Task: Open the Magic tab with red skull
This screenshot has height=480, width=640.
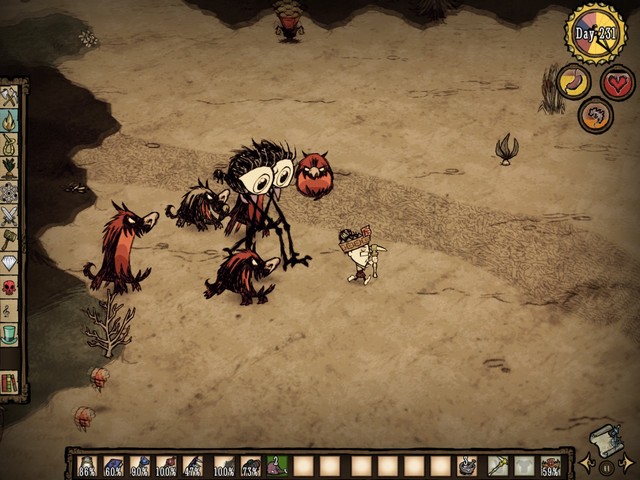Action: click(x=10, y=287)
